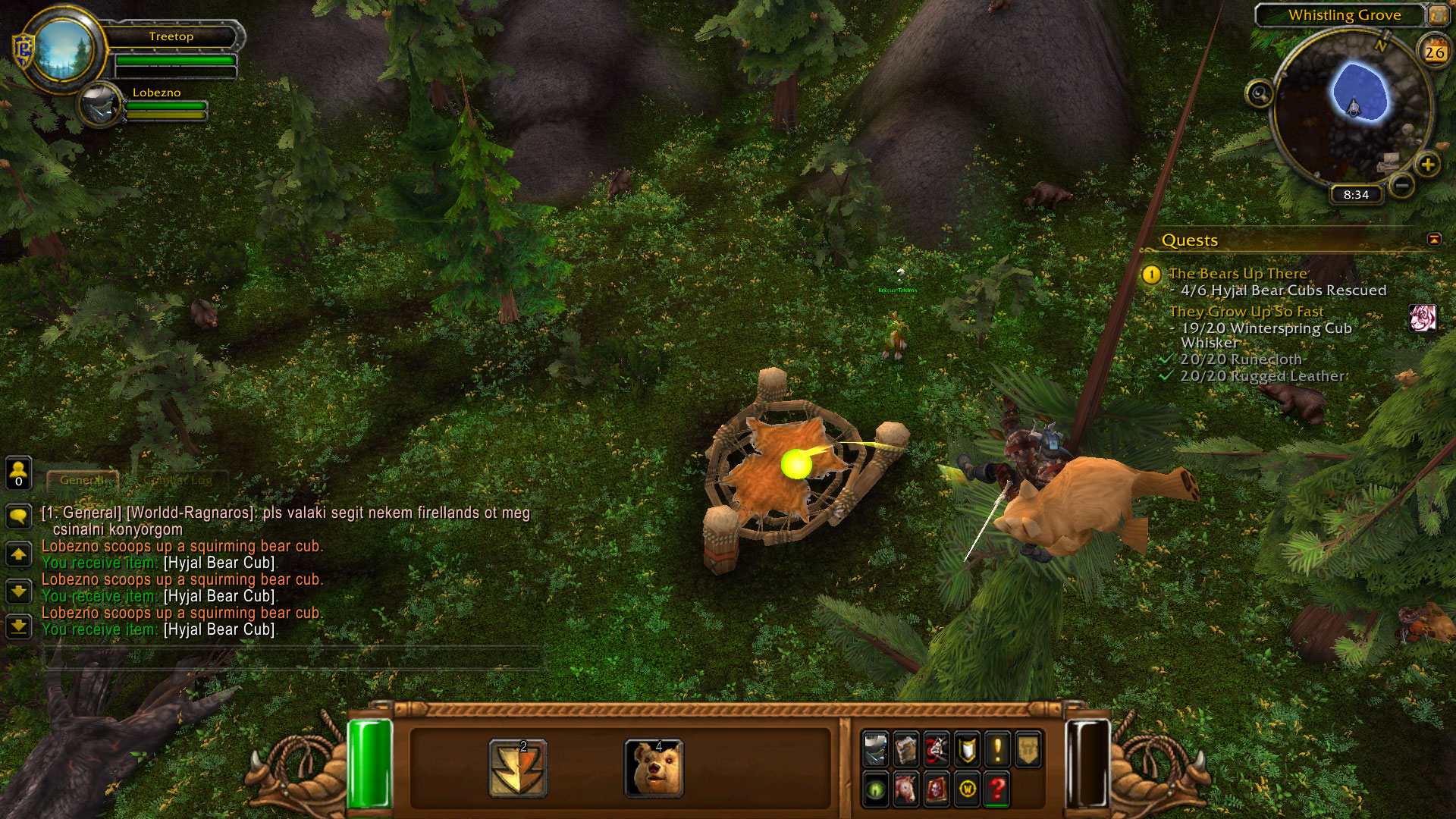Switch to the Combat Log tab
1456x819 pixels.
(x=178, y=480)
